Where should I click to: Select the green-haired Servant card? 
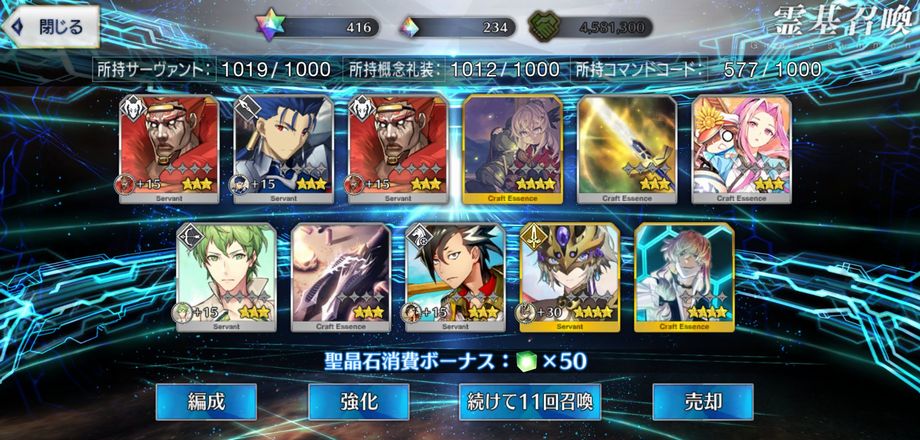pos(227,277)
